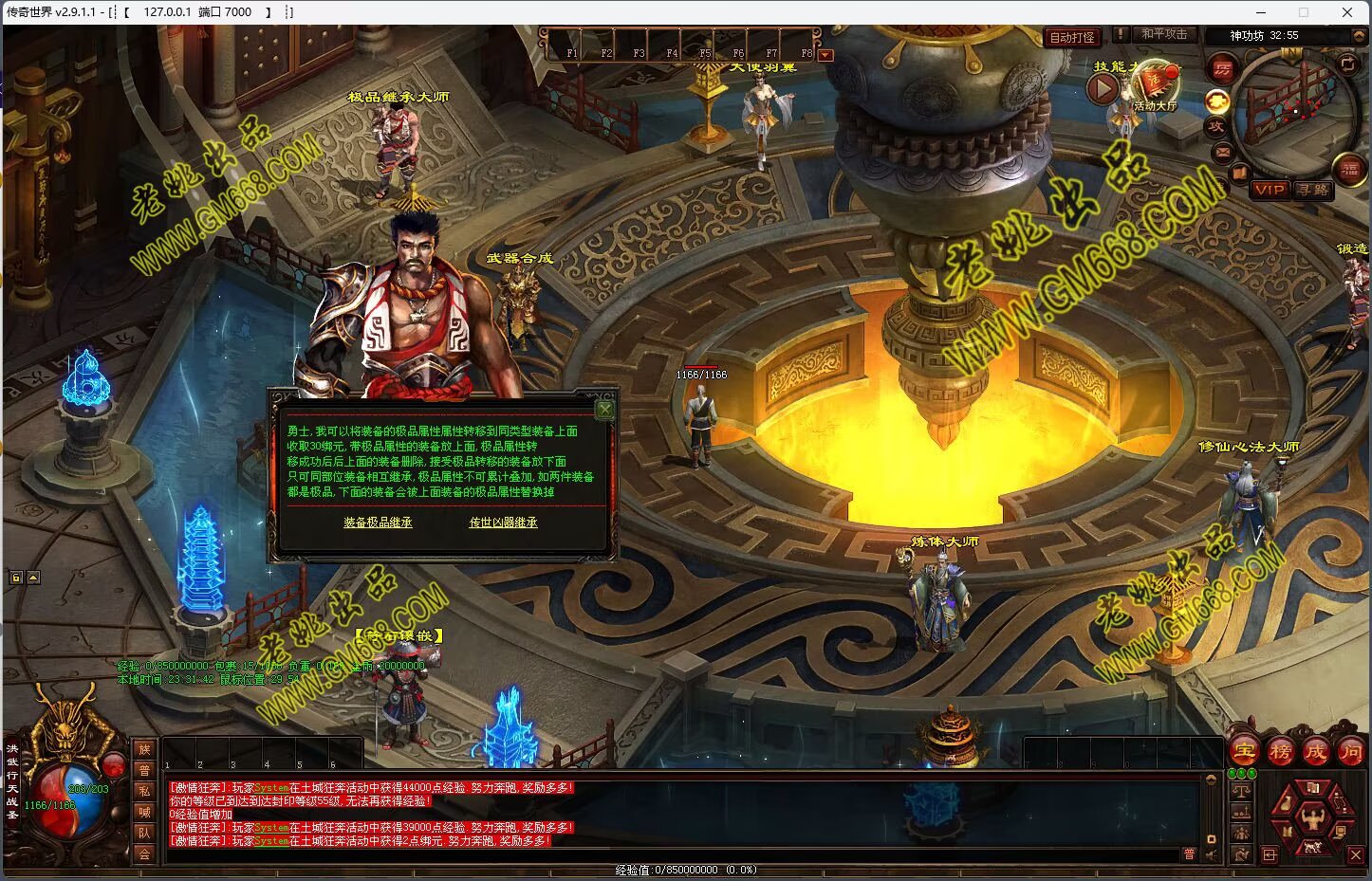The height and width of the screenshot is (881, 1372).
Task: Select the 队 team chat channel
Action: [x=144, y=833]
